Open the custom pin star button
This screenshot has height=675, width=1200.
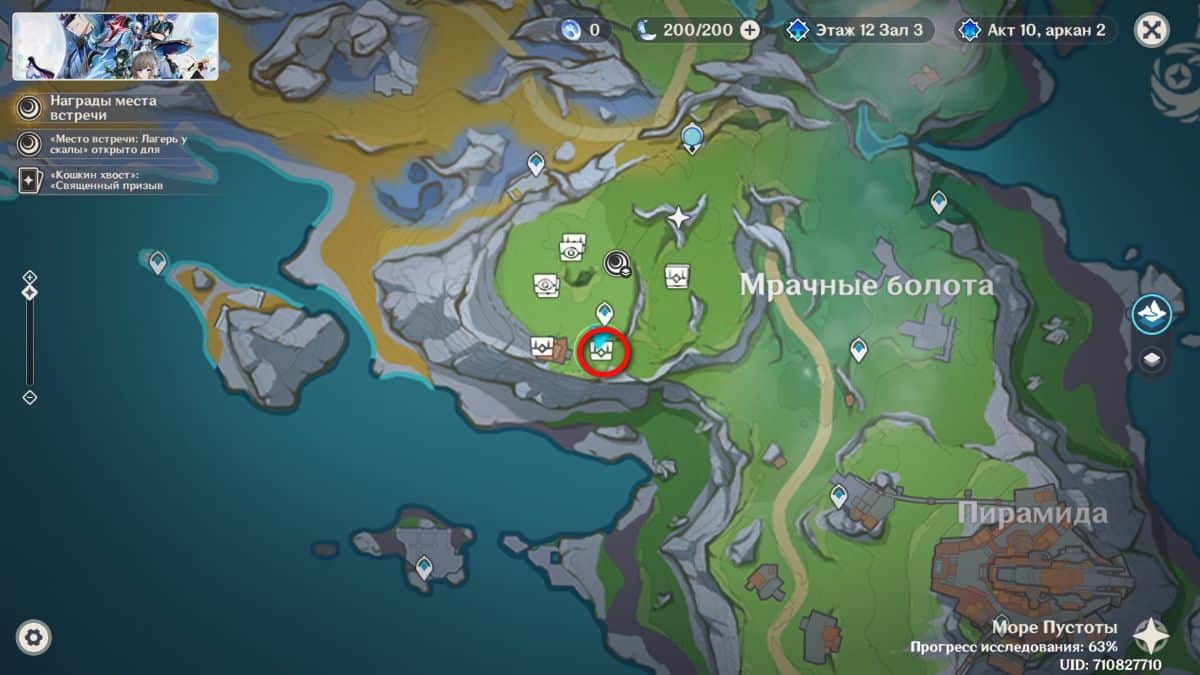(x=1152, y=634)
